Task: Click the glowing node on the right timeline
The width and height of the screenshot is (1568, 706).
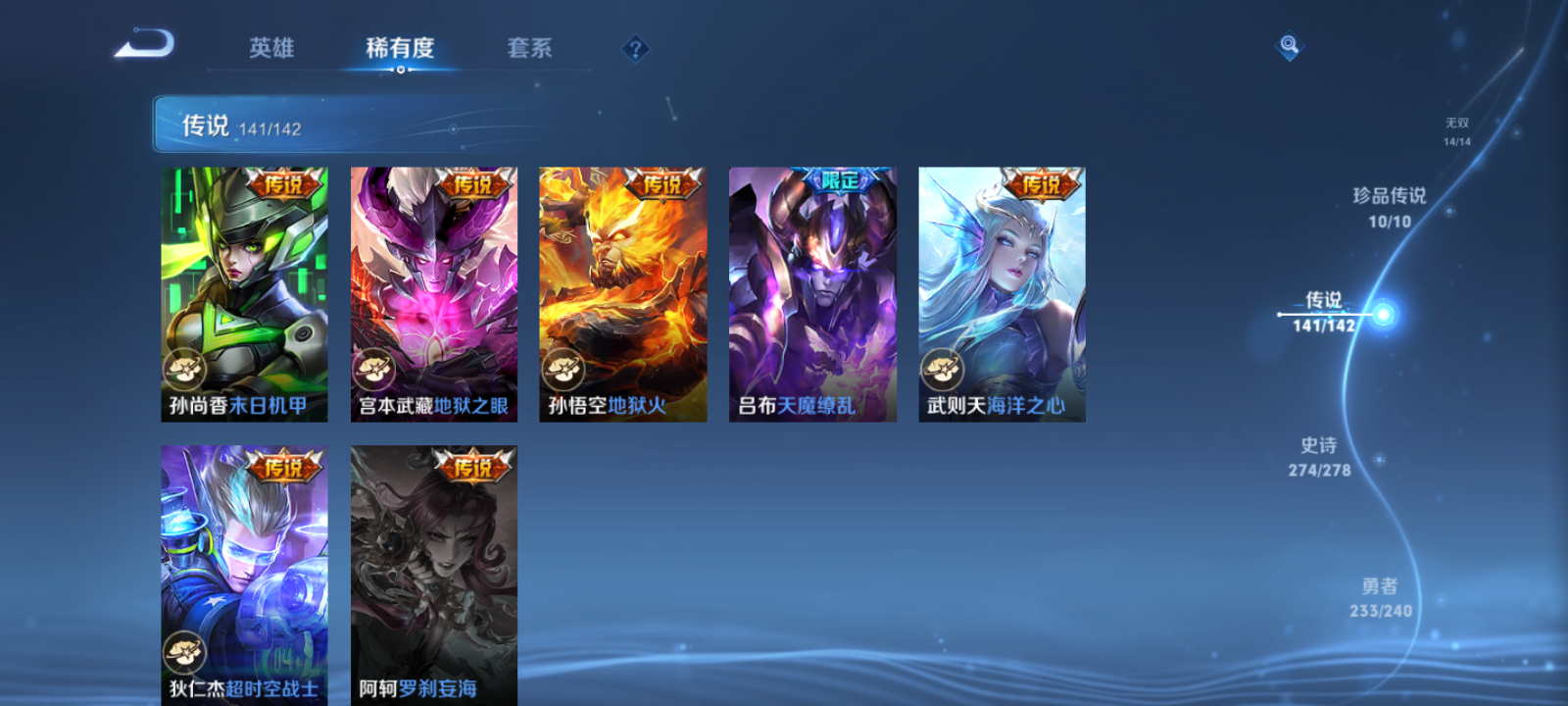Action: tap(1384, 314)
